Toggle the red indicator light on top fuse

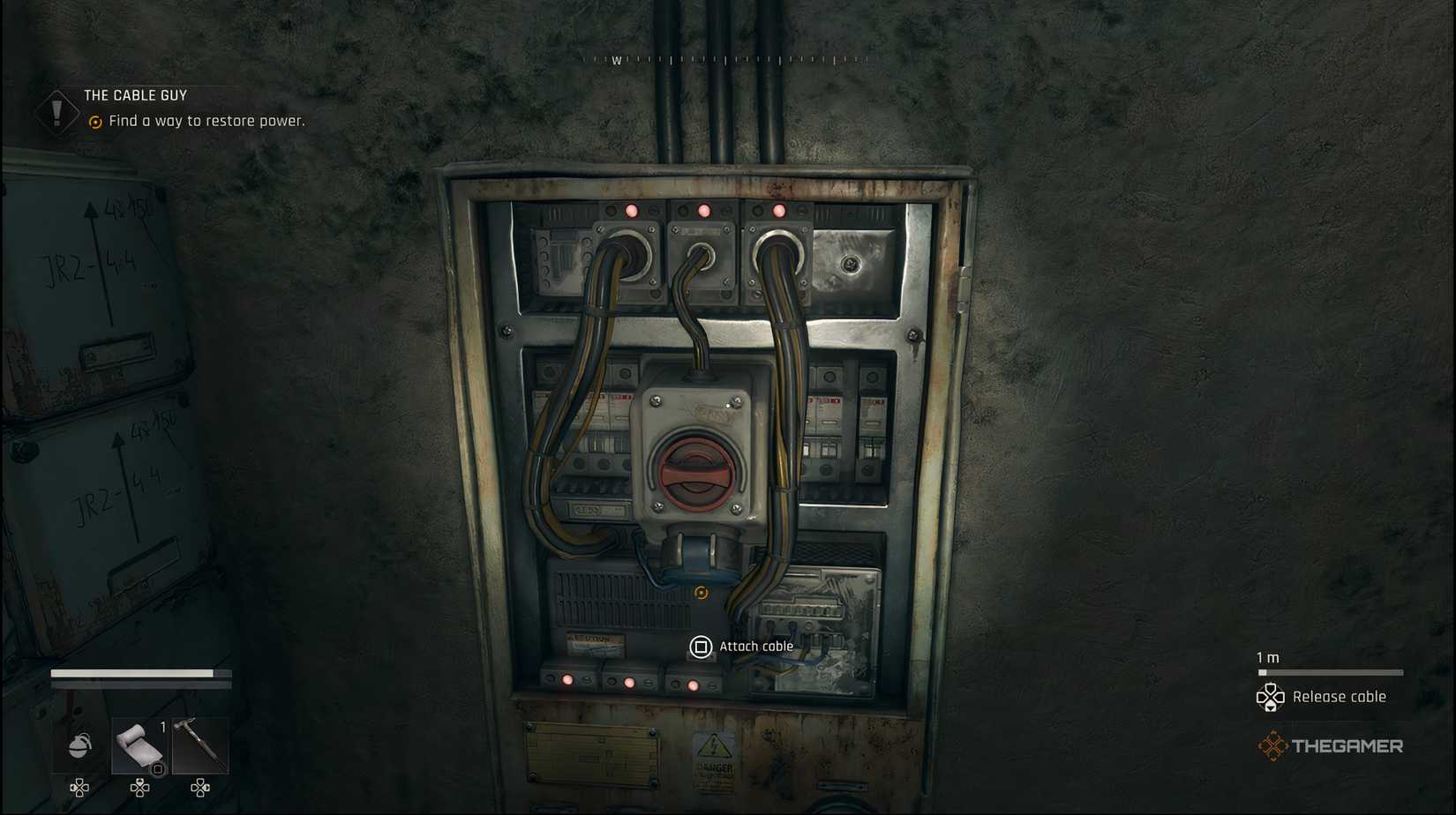tap(632, 211)
